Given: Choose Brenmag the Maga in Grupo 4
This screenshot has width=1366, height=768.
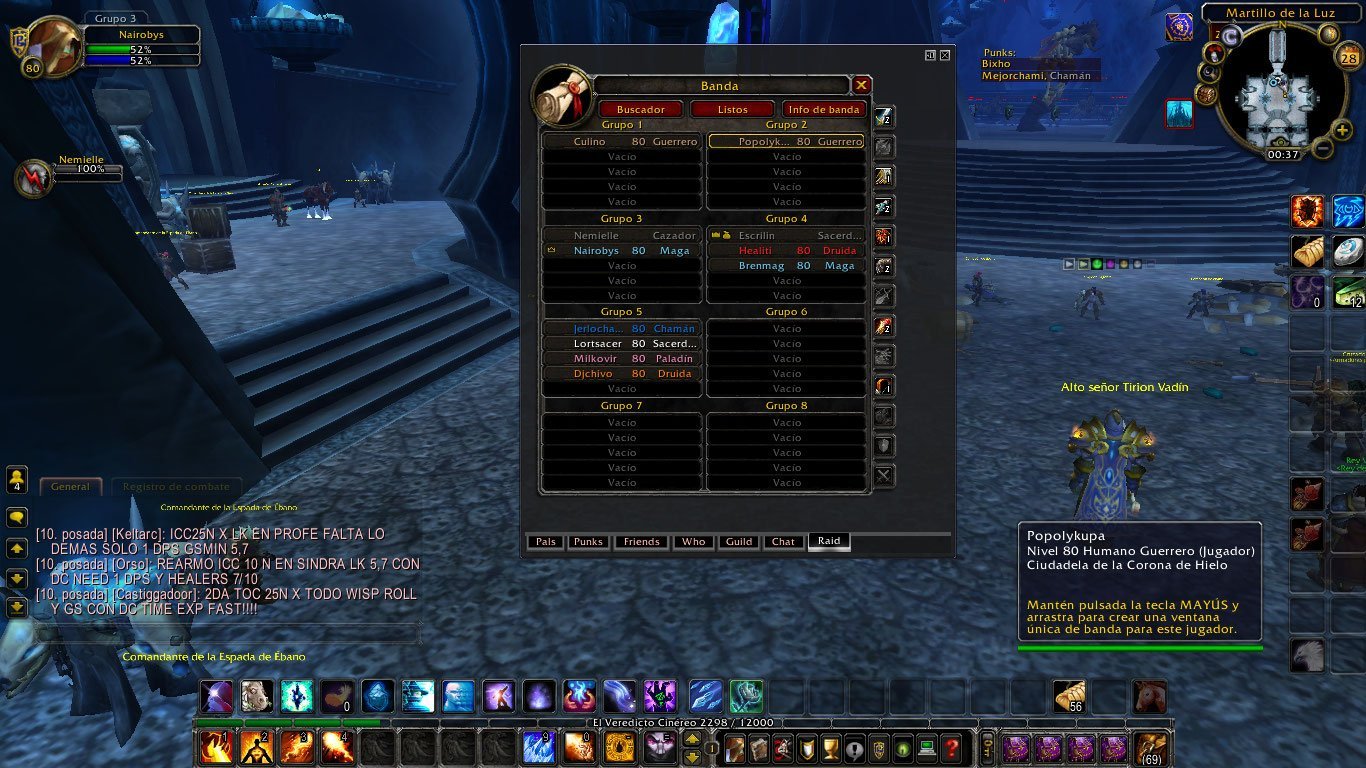Looking at the screenshot, I should (x=786, y=266).
